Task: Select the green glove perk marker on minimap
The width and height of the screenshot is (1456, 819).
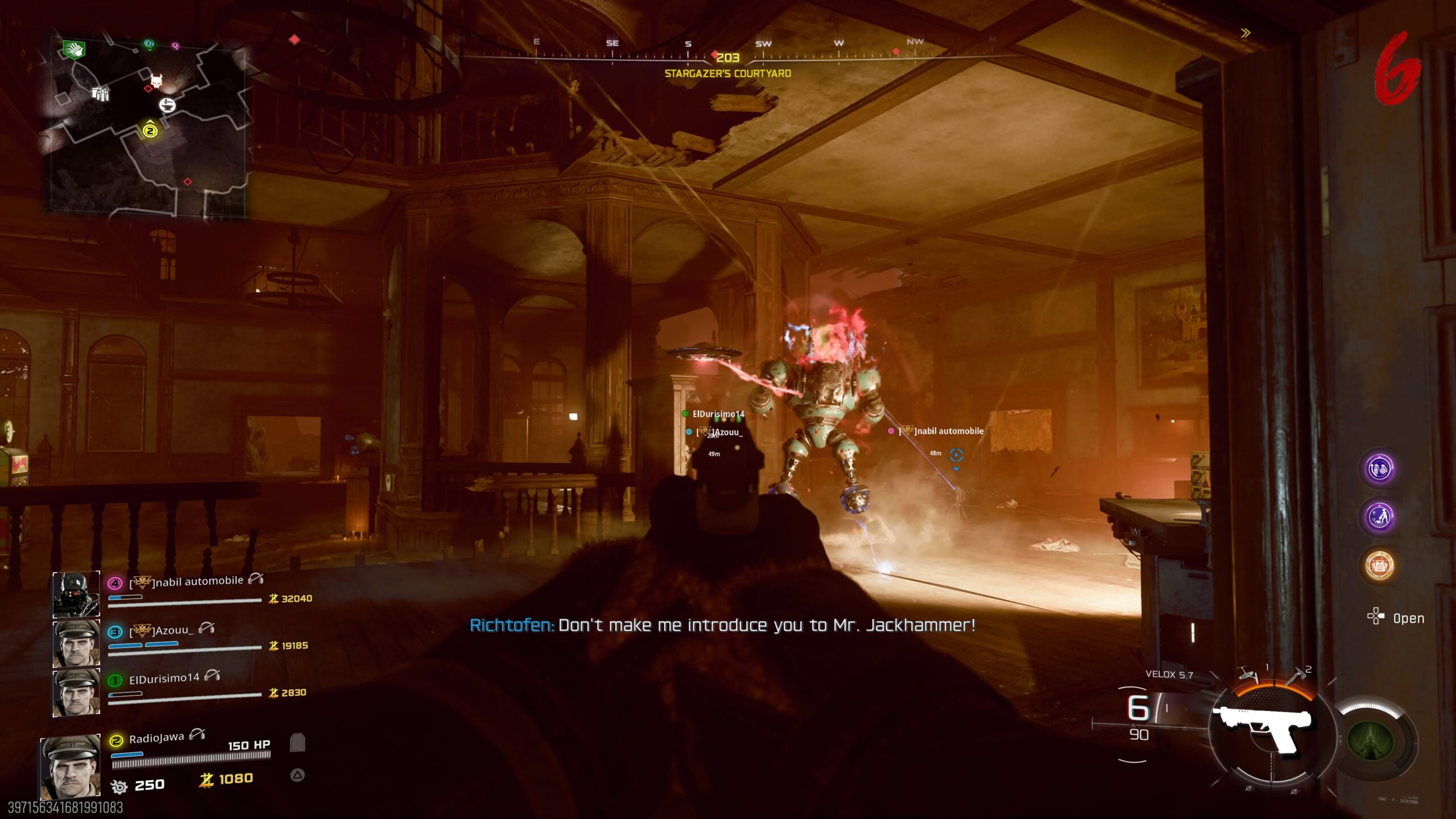Action: [74, 50]
